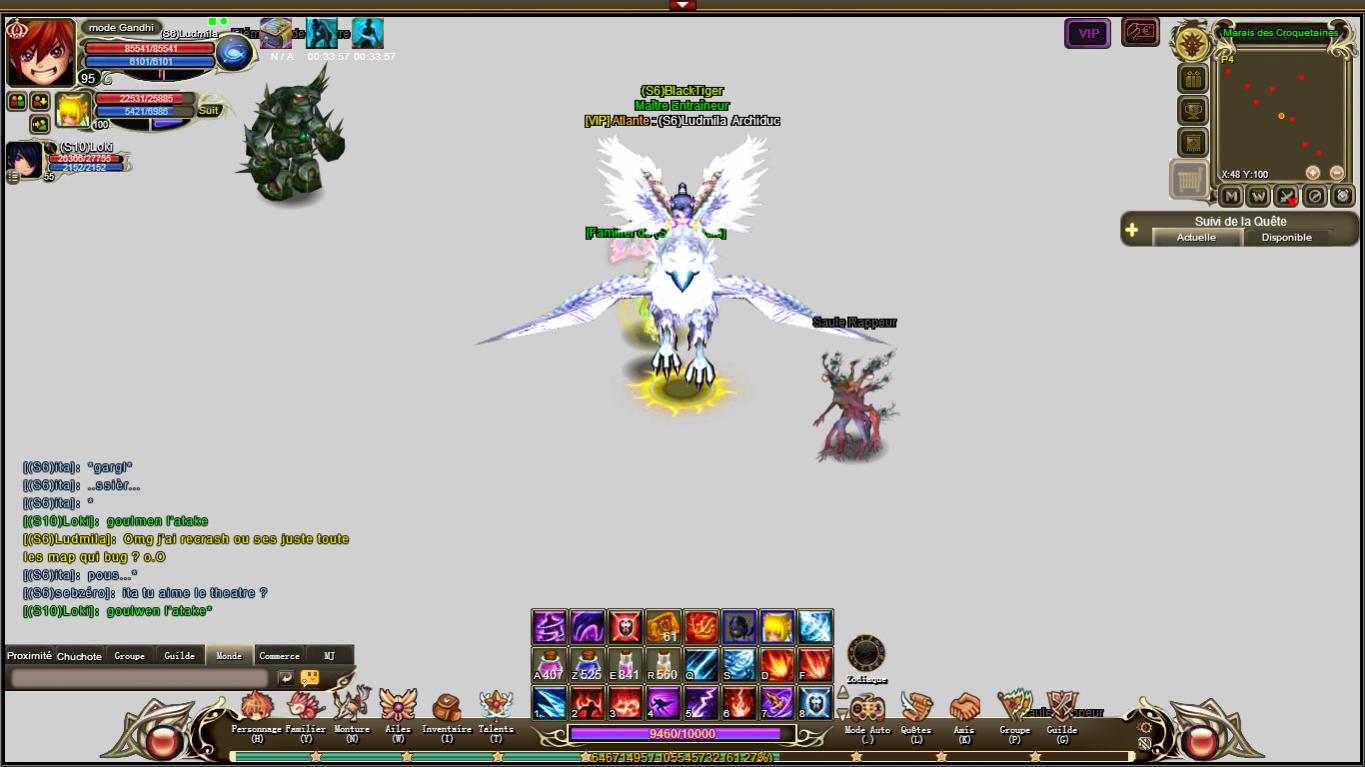Open the Quêtes quest log

click(x=915, y=708)
